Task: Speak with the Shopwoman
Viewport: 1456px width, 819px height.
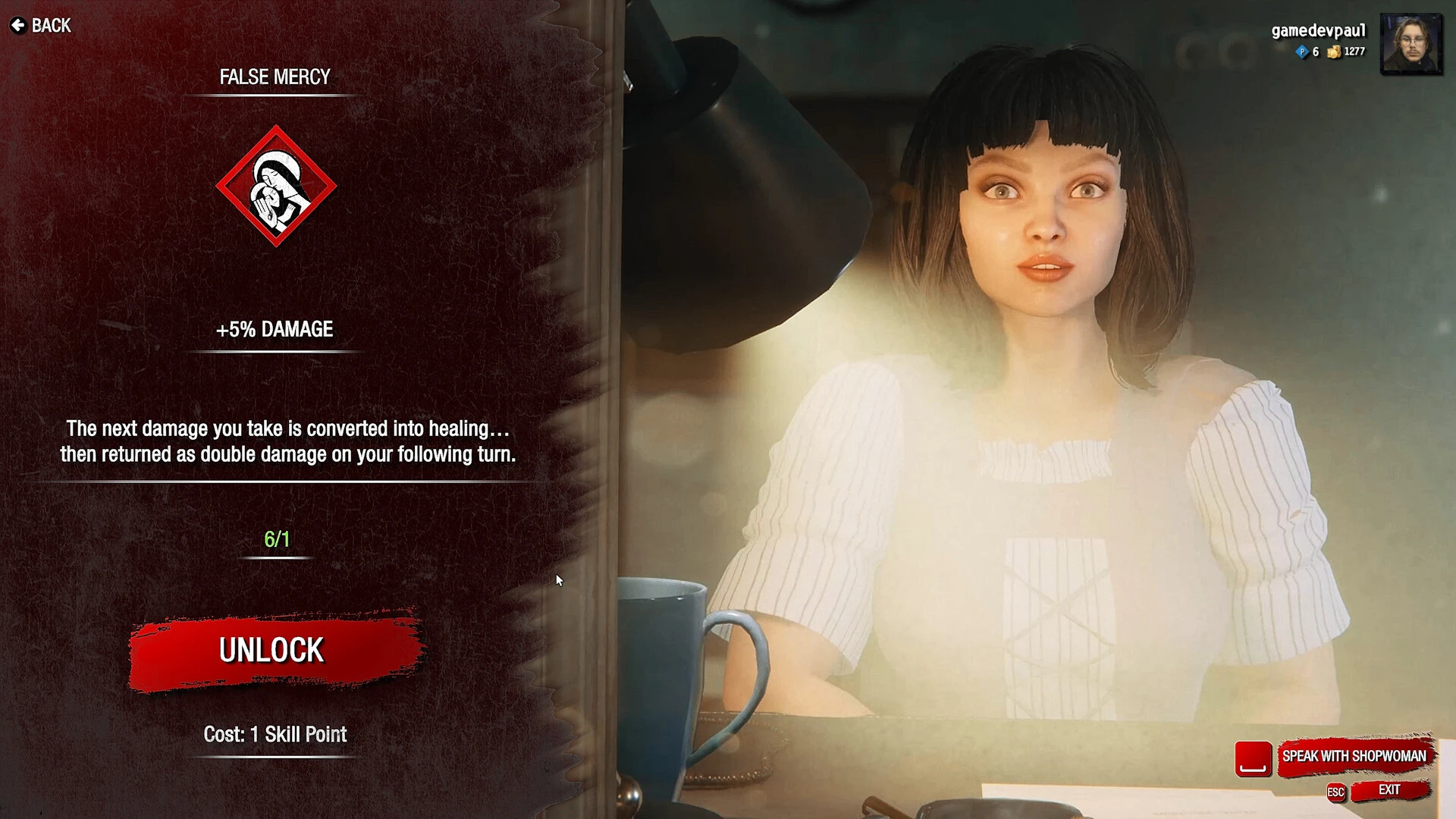Action: (1354, 756)
